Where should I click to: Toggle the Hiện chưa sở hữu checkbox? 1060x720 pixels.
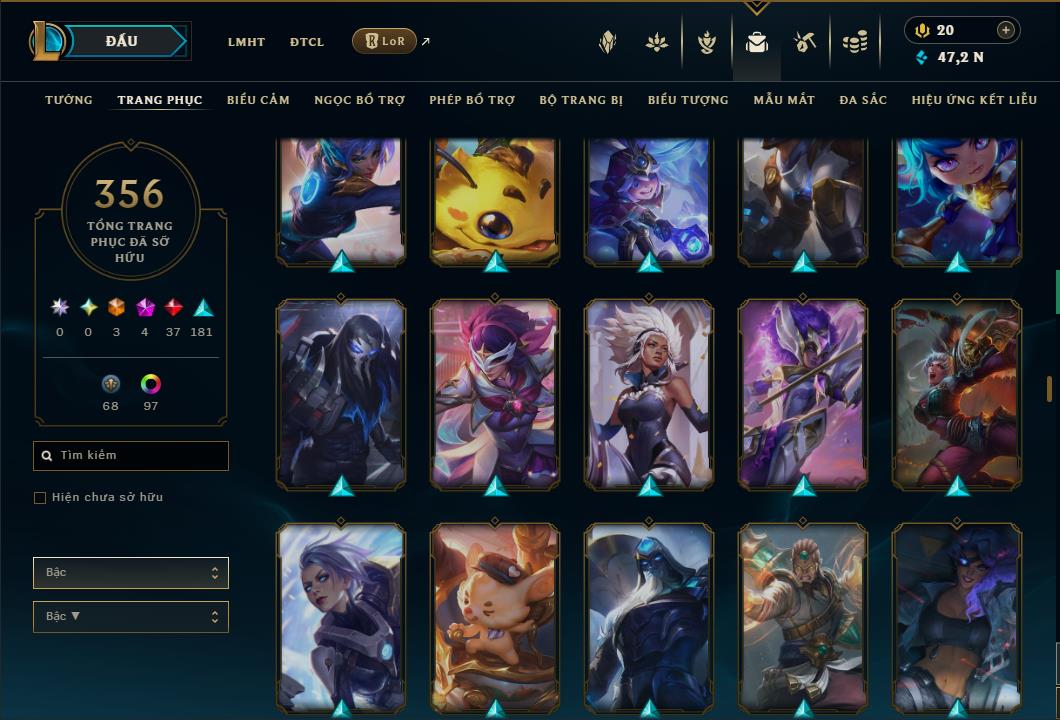(x=40, y=498)
